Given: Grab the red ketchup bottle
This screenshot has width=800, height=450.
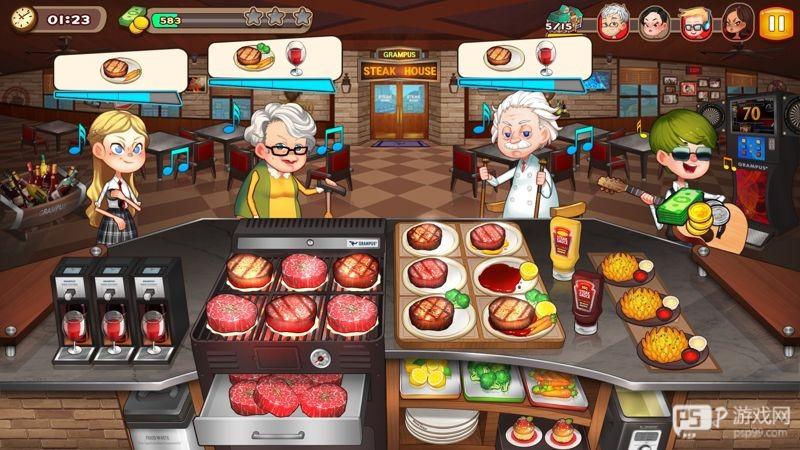Looking at the screenshot, I should [x=585, y=303].
